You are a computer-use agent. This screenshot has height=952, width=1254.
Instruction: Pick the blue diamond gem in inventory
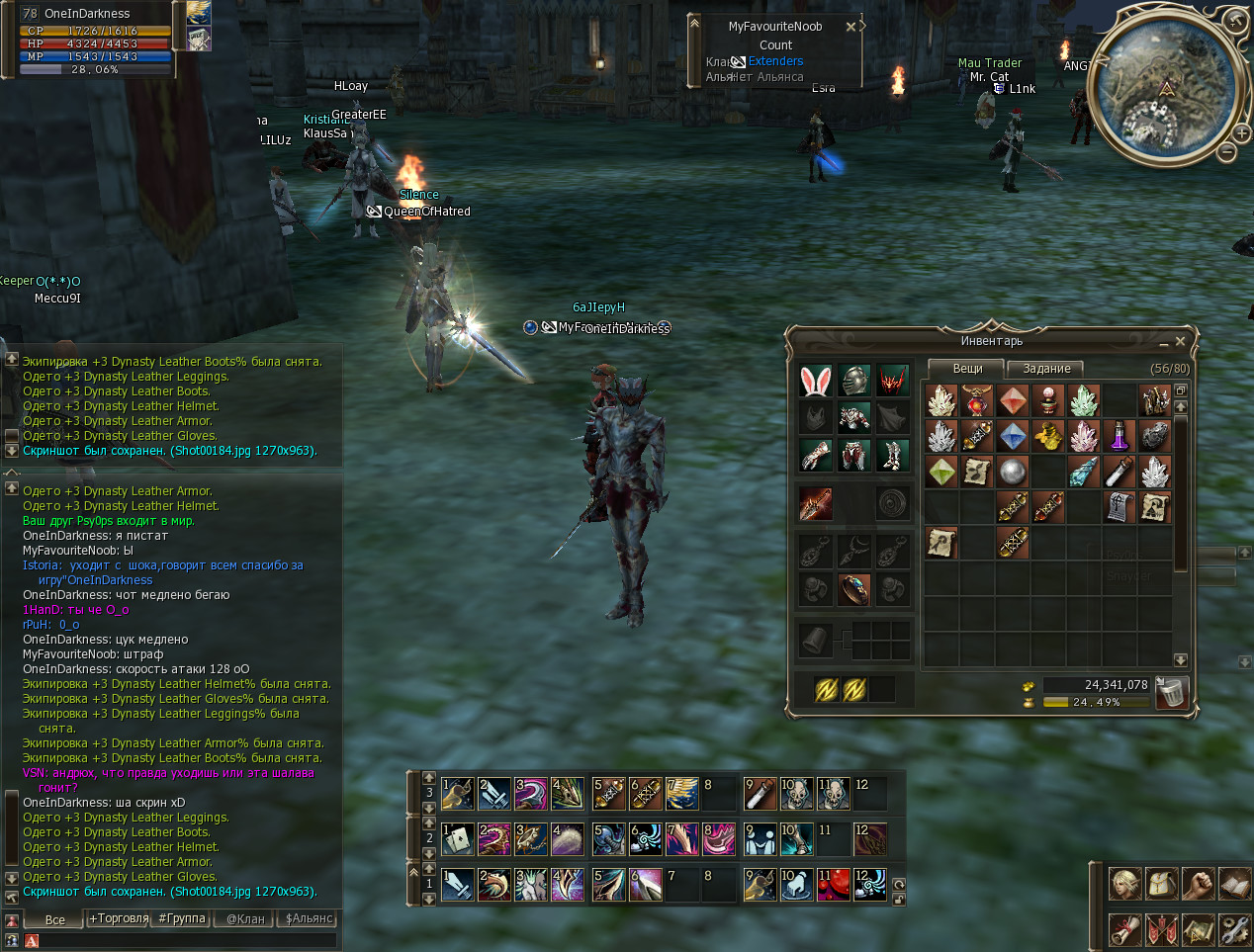coord(1012,436)
